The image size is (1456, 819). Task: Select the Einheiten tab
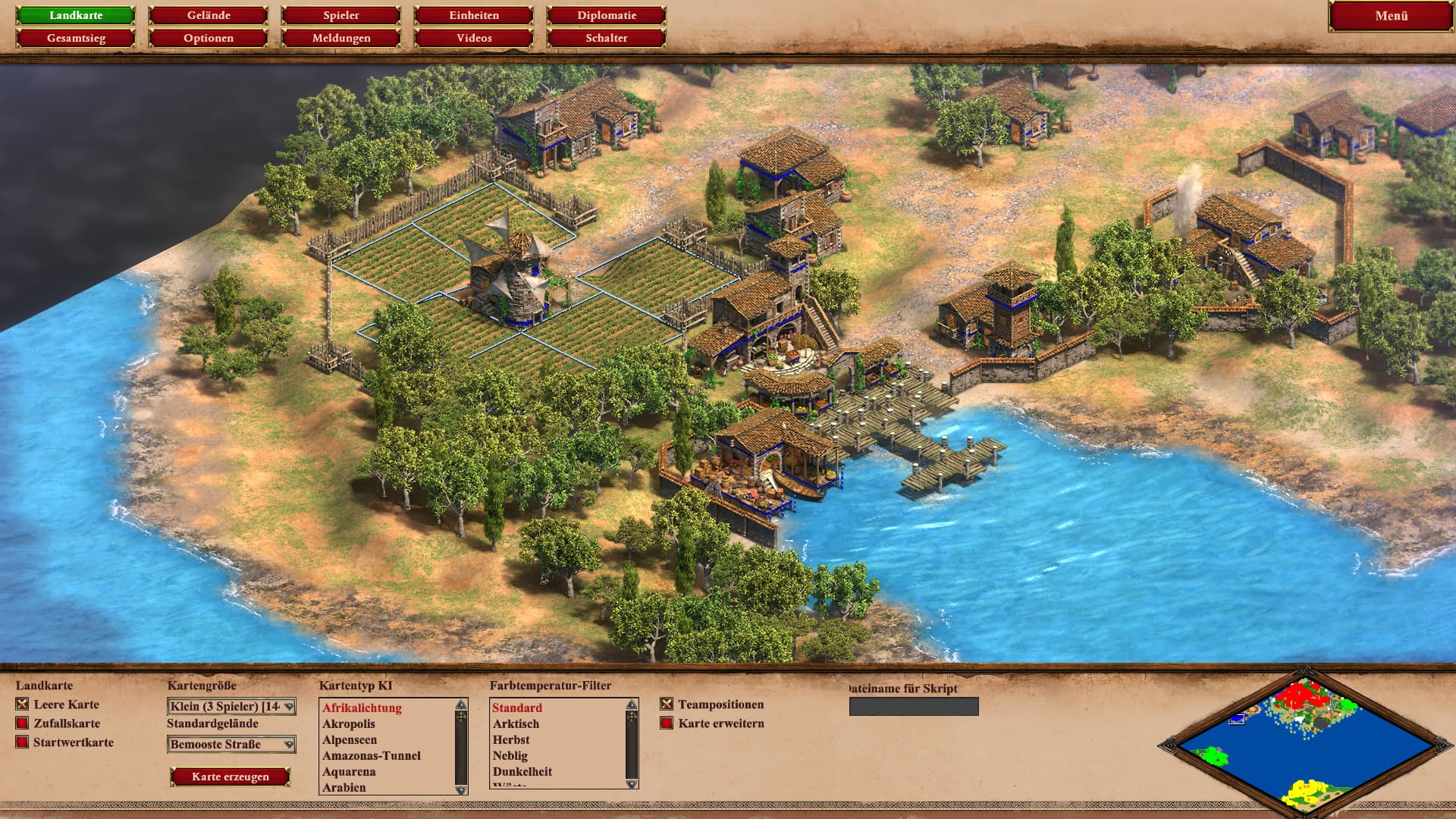(474, 15)
